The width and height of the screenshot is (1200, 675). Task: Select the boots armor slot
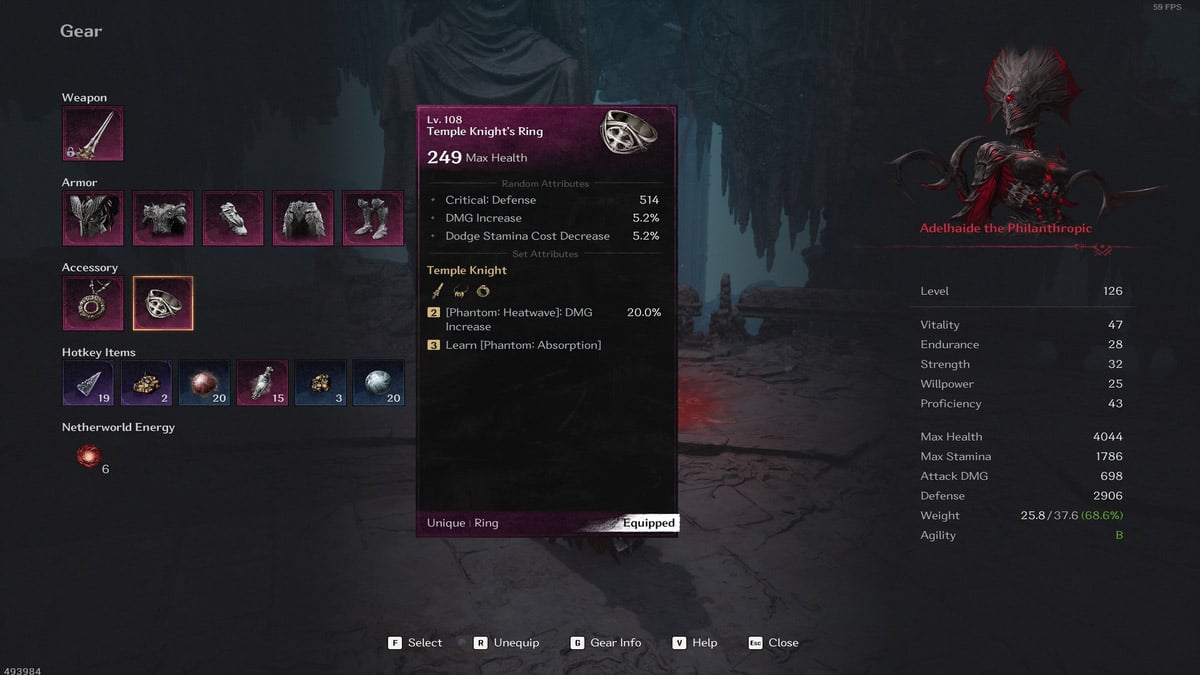click(373, 219)
